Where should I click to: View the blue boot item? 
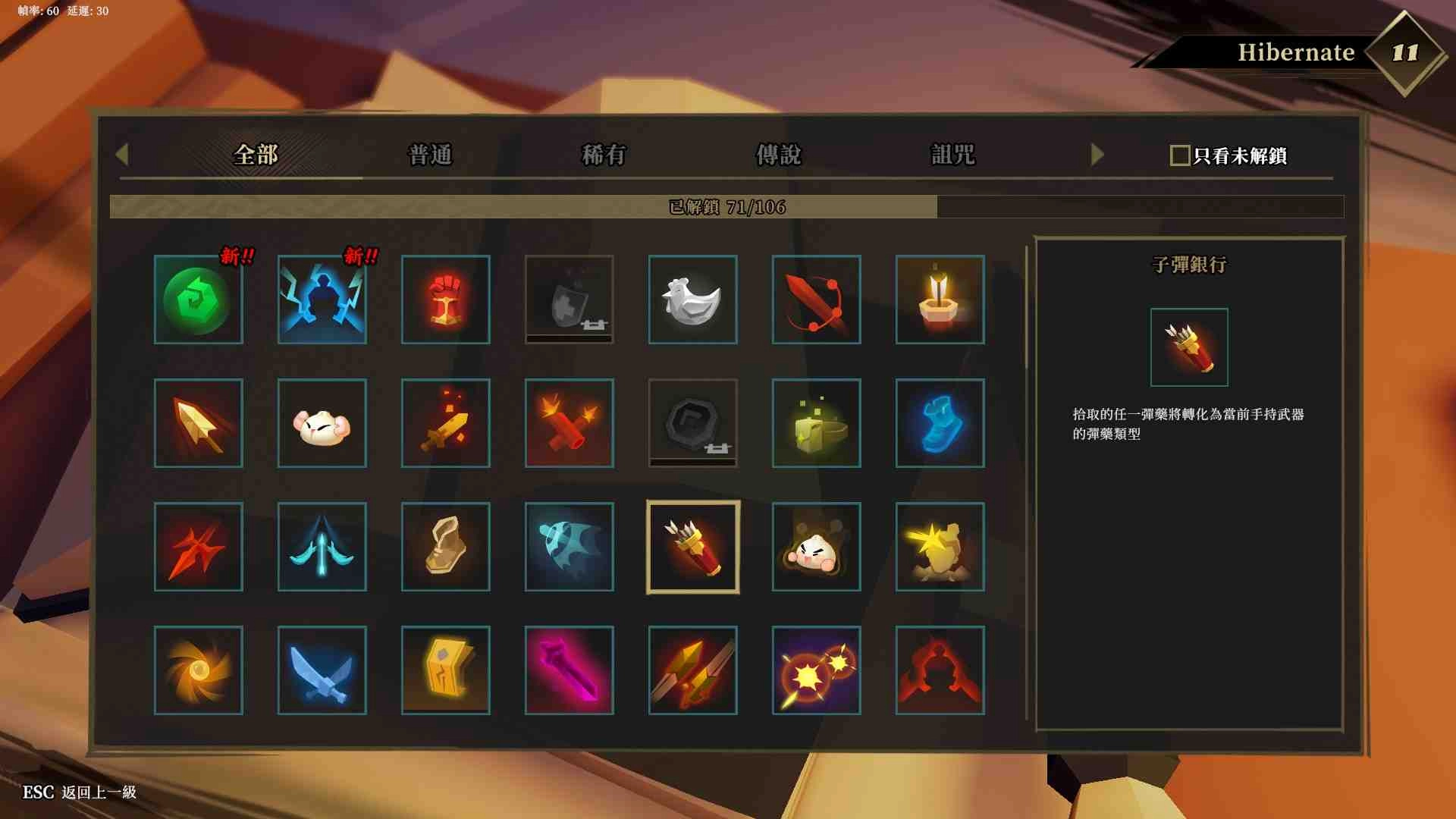pyautogui.click(x=940, y=422)
